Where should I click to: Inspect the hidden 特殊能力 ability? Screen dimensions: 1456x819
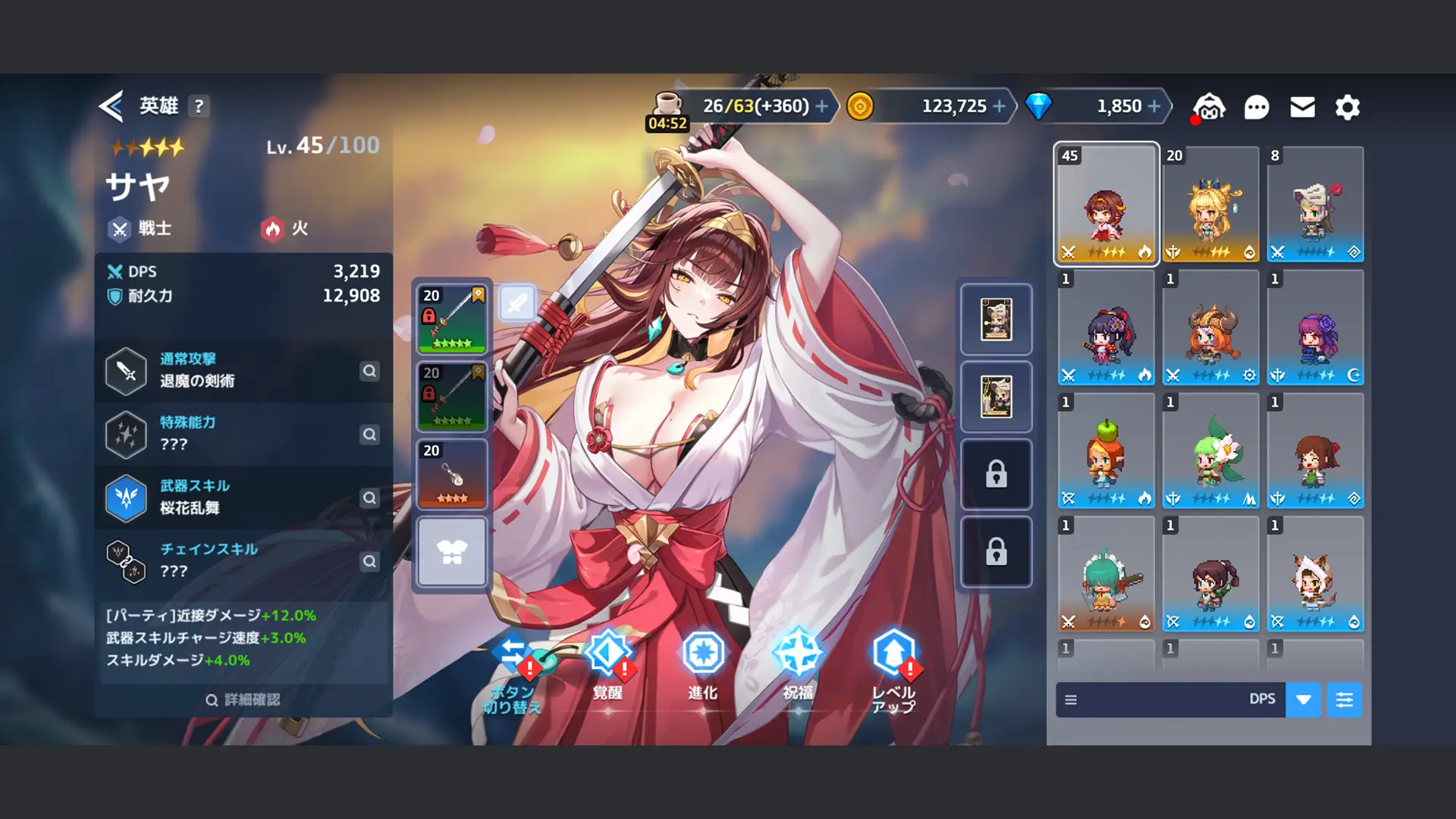[369, 435]
